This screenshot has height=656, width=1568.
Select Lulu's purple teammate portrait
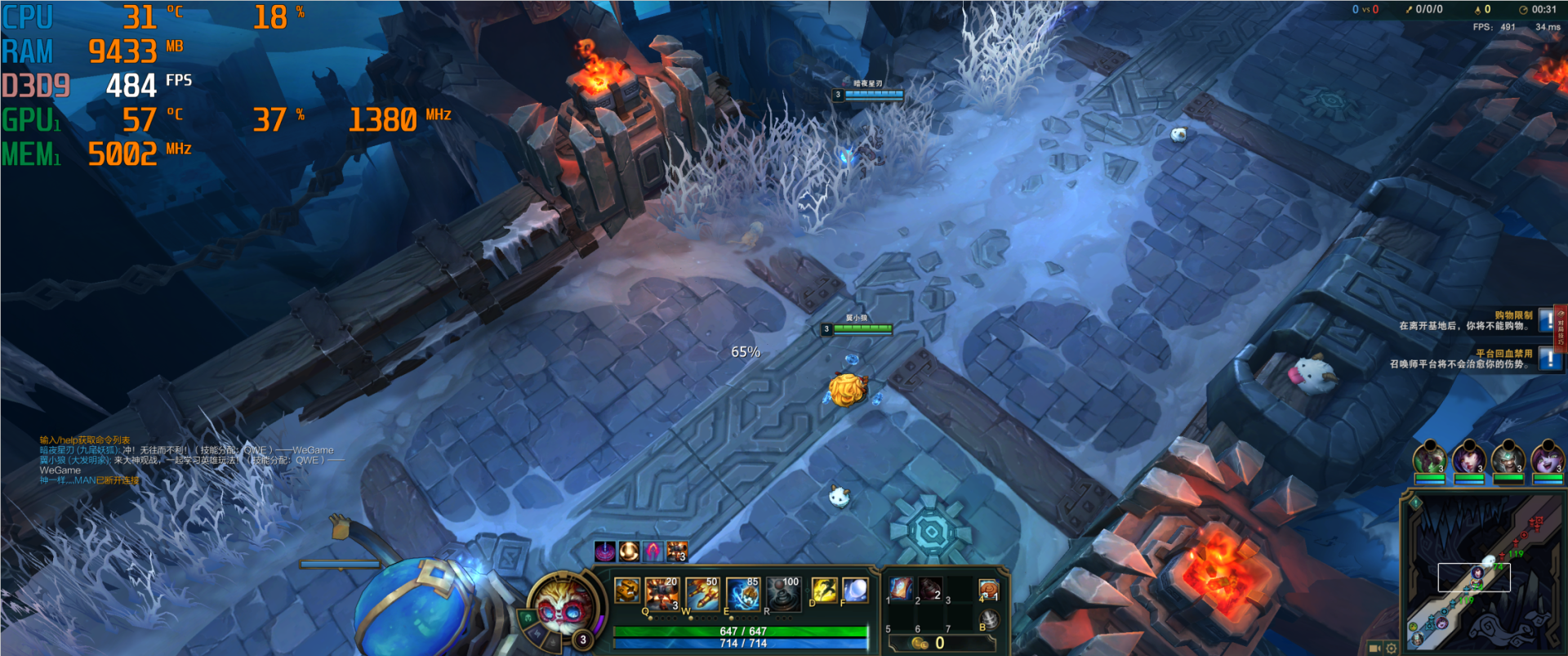pos(1547,458)
